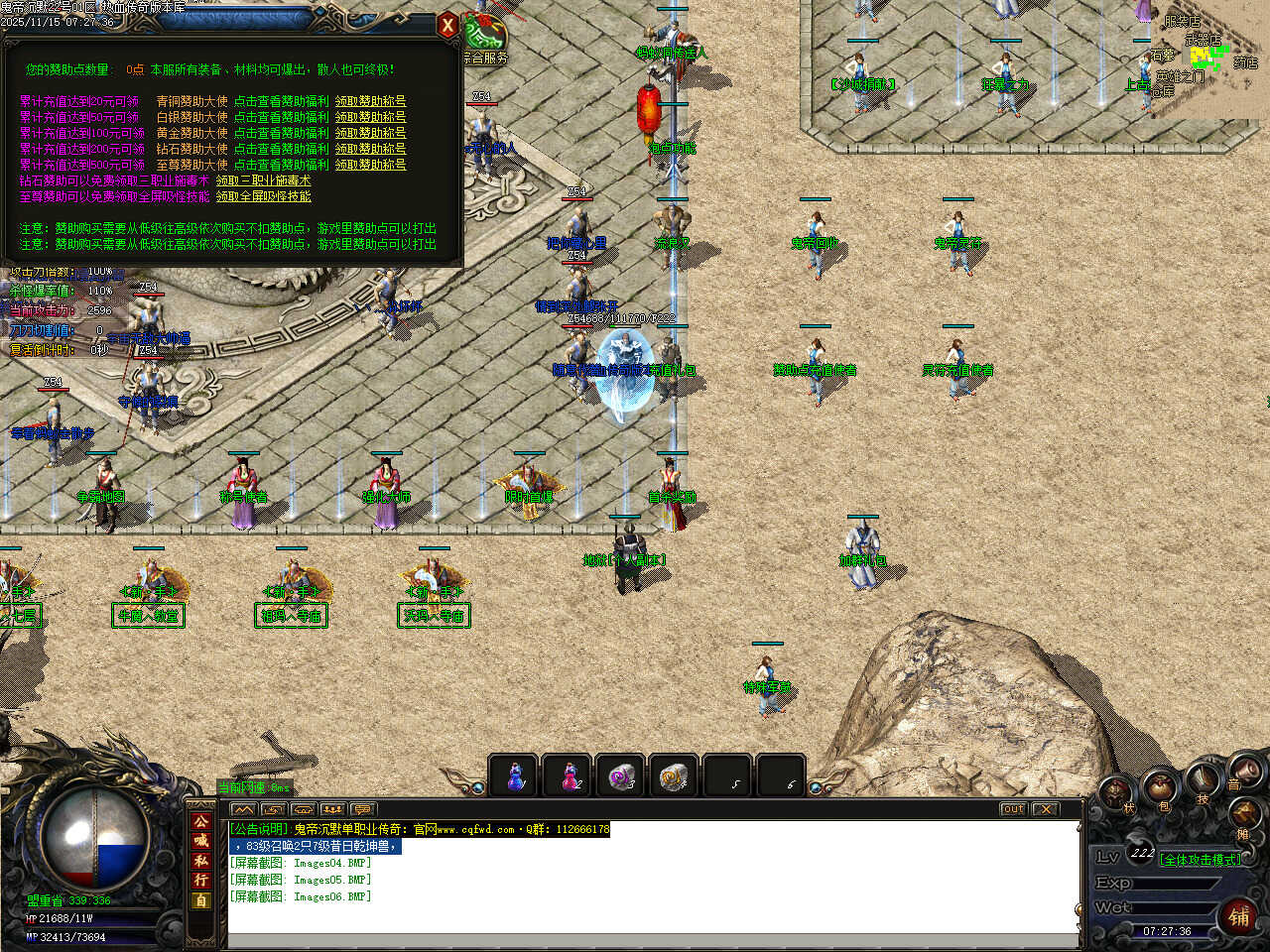Use the purple scroll stone in slot 3

622,777
